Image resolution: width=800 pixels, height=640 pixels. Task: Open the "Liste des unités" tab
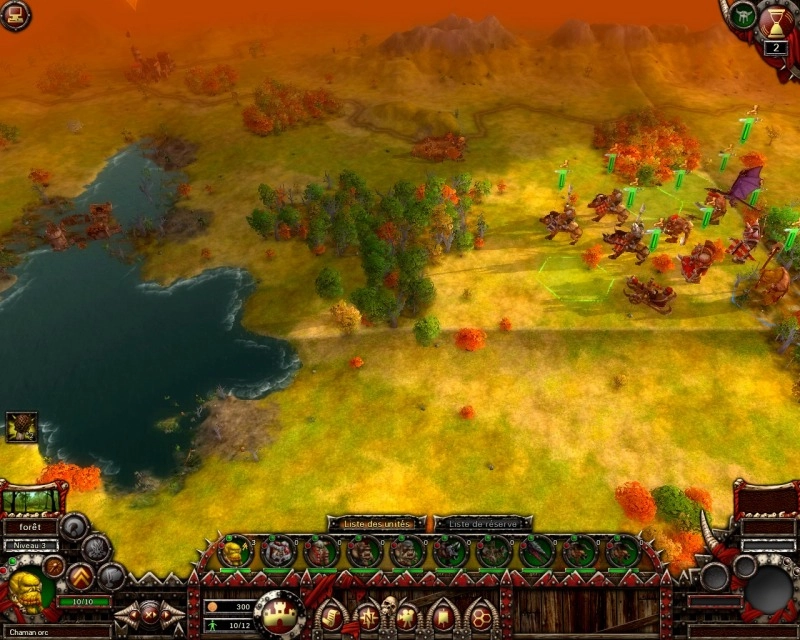click(x=376, y=523)
